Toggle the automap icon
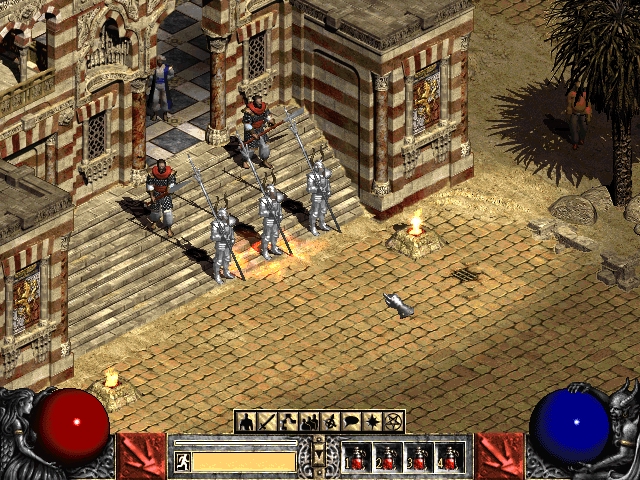 (x=330, y=421)
